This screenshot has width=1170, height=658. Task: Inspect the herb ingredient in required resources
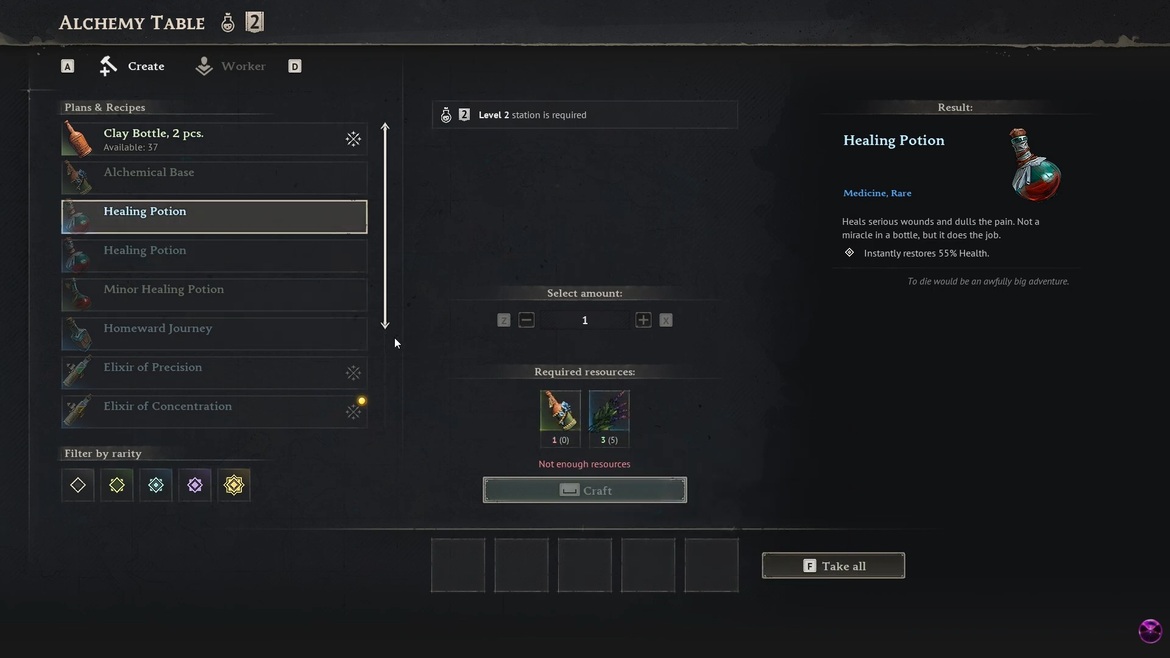tap(609, 411)
